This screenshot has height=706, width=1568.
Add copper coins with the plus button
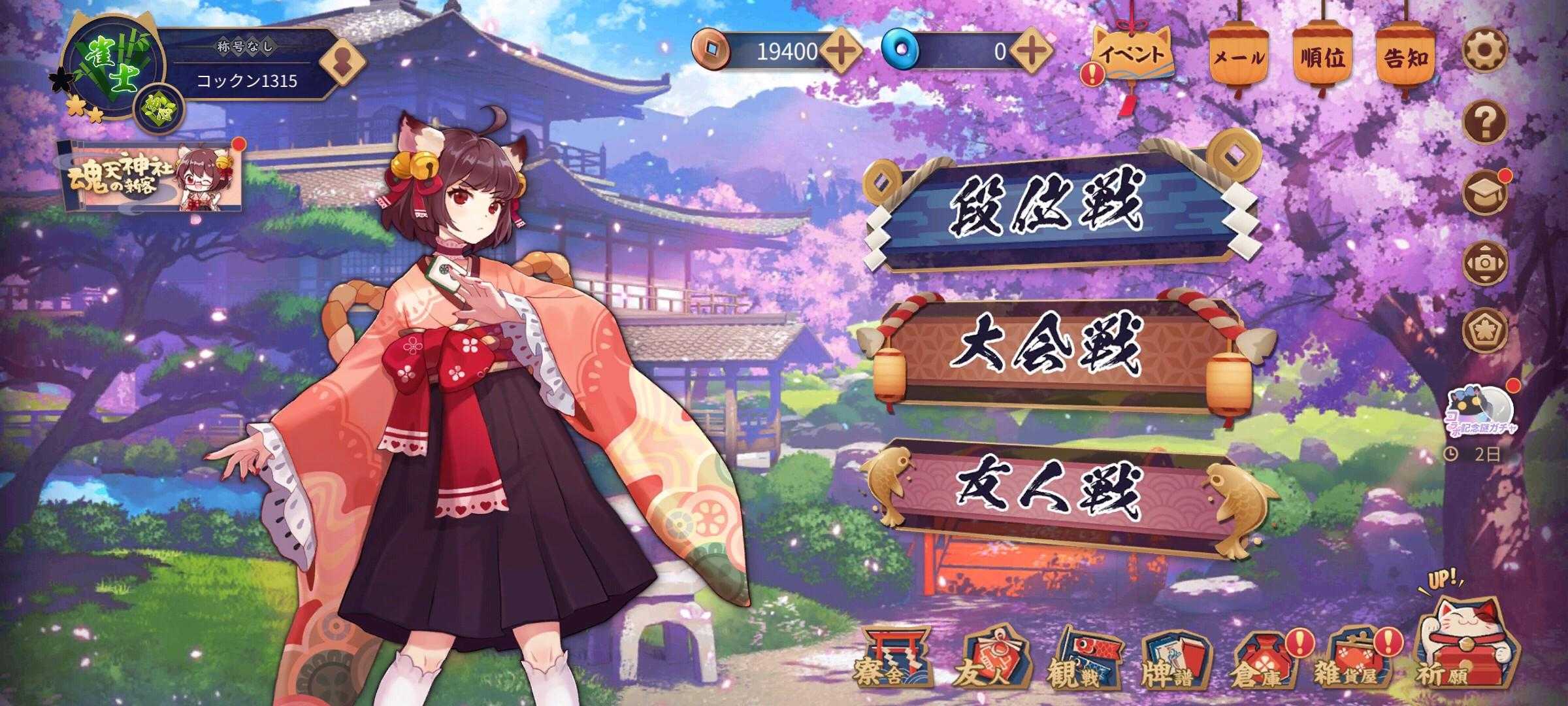[841, 50]
